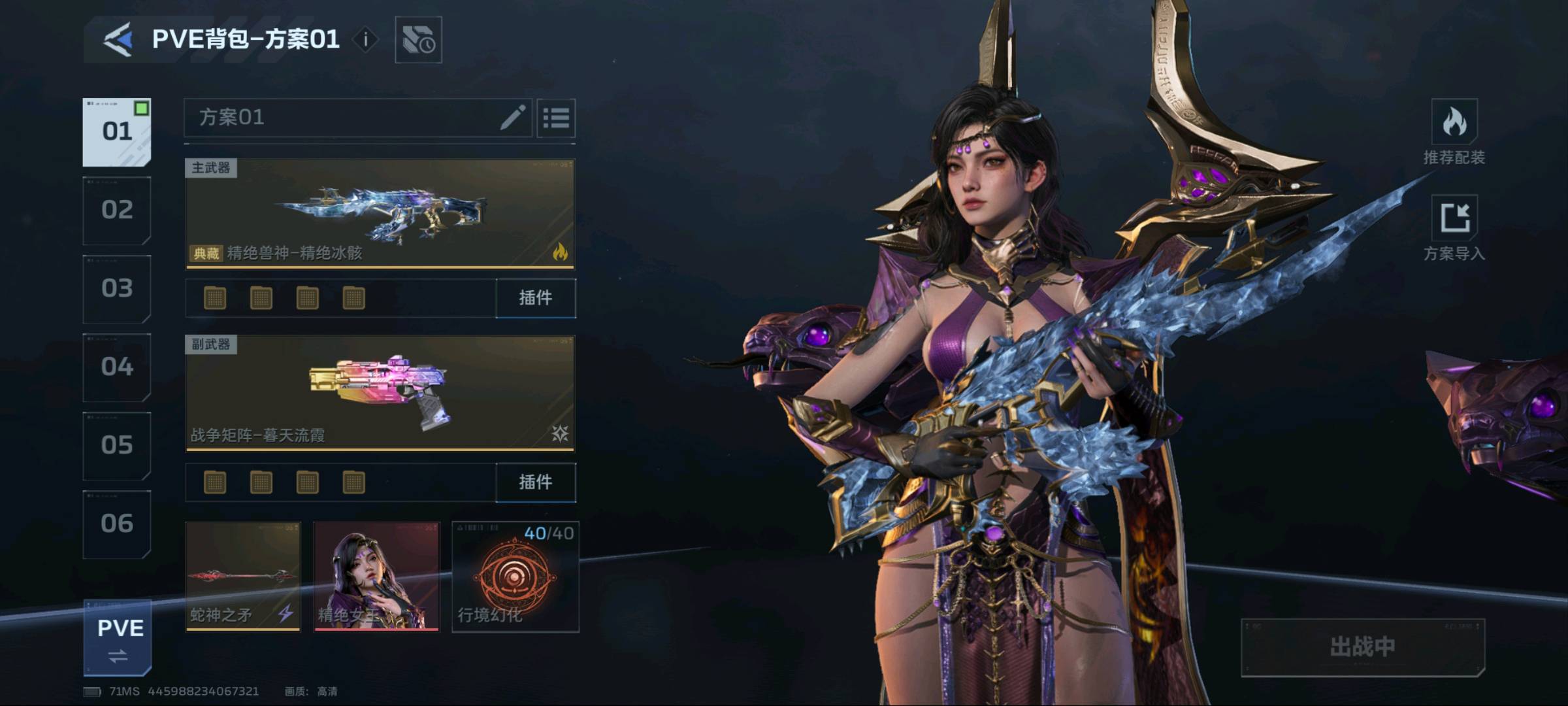Select the primary weapon 精绝兽神-精绝冰骸
The width and height of the screenshot is (1568, 706).
point(380,214)
